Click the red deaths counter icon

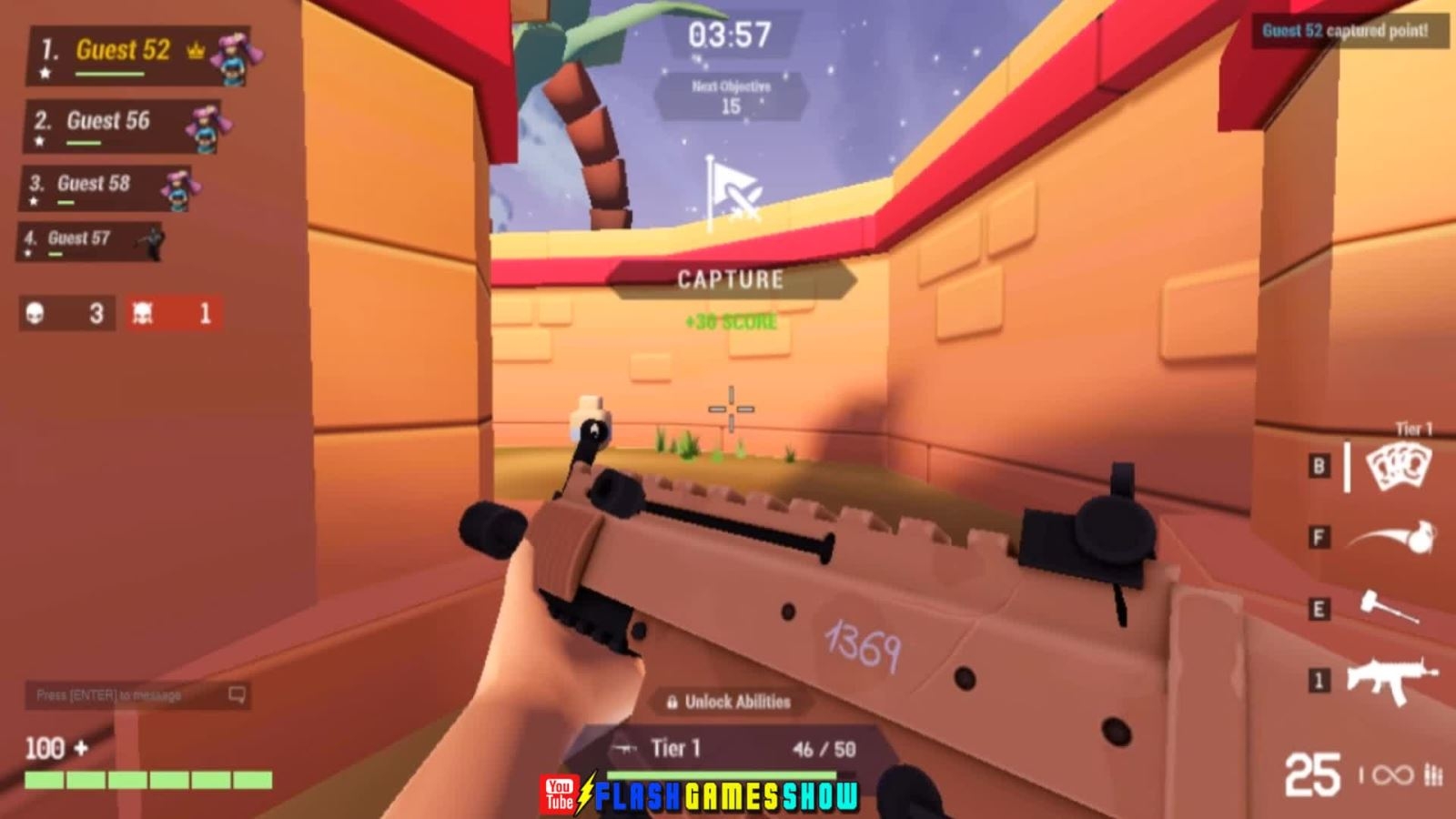(143, 313)
